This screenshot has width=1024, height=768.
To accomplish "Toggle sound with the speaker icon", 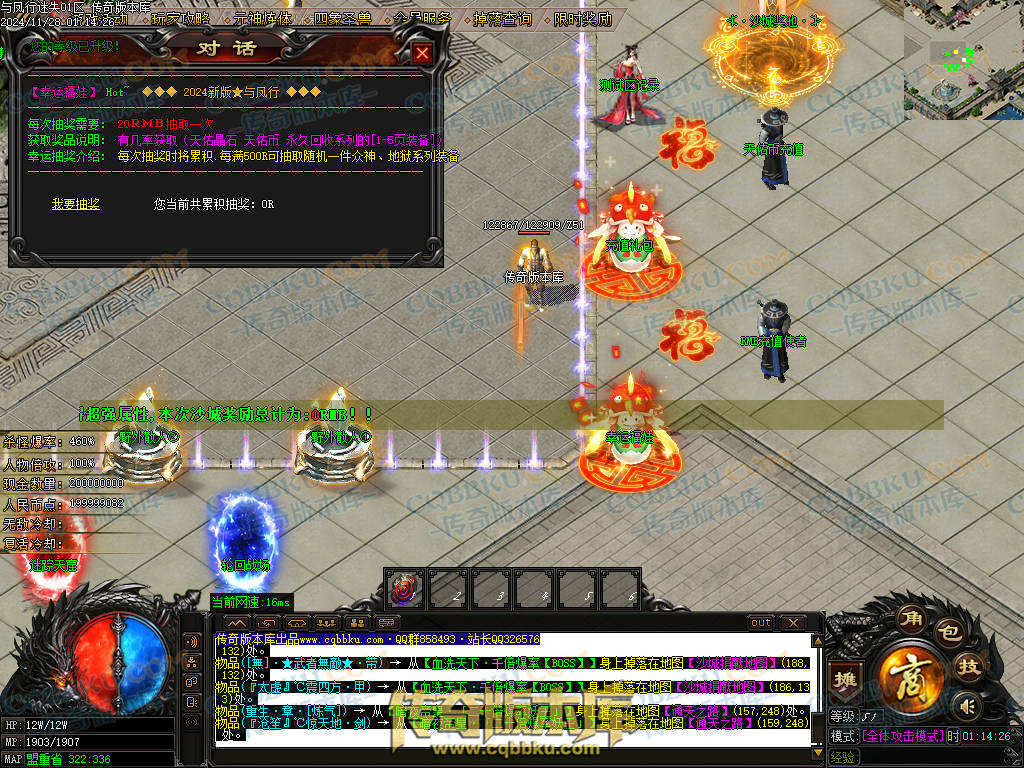I will pos(964,707).
